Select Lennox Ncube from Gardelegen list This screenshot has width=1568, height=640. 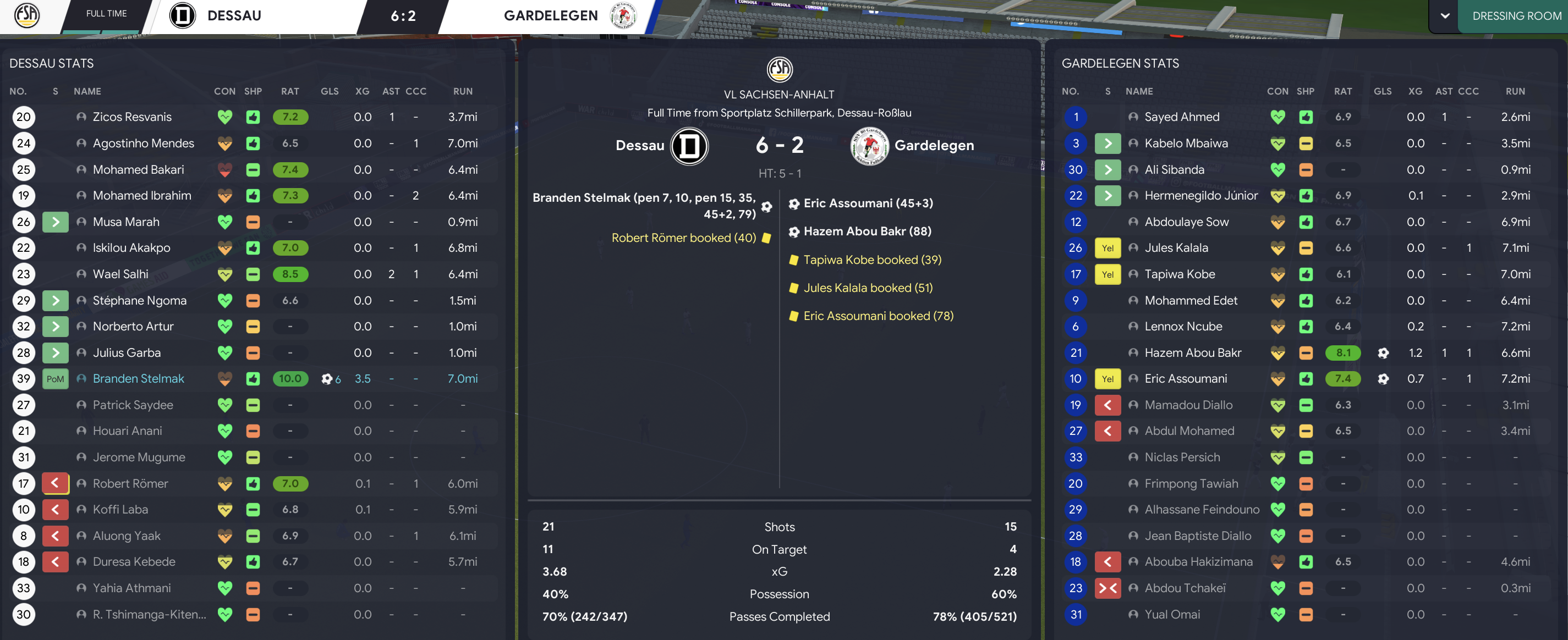pos(1183,326)
